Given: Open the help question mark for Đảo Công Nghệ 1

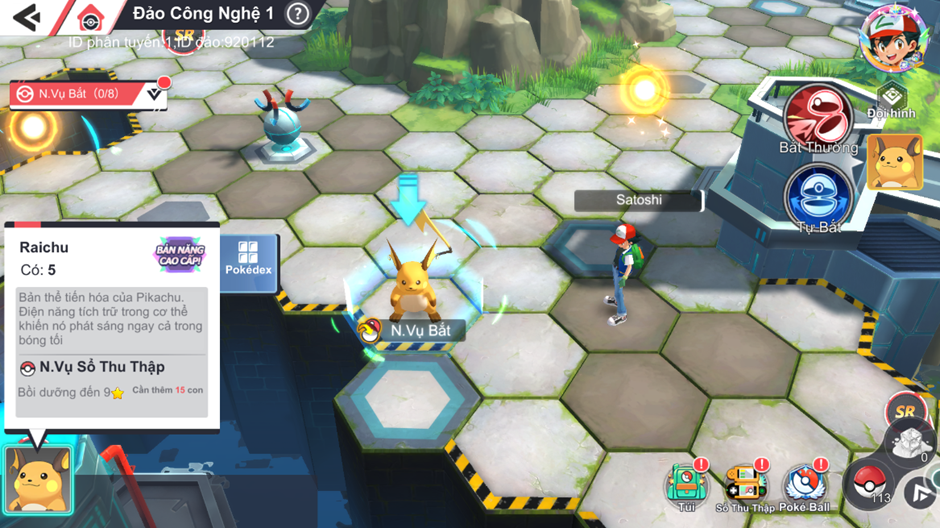Looking at the screenshot, I should tap(297, 14).
